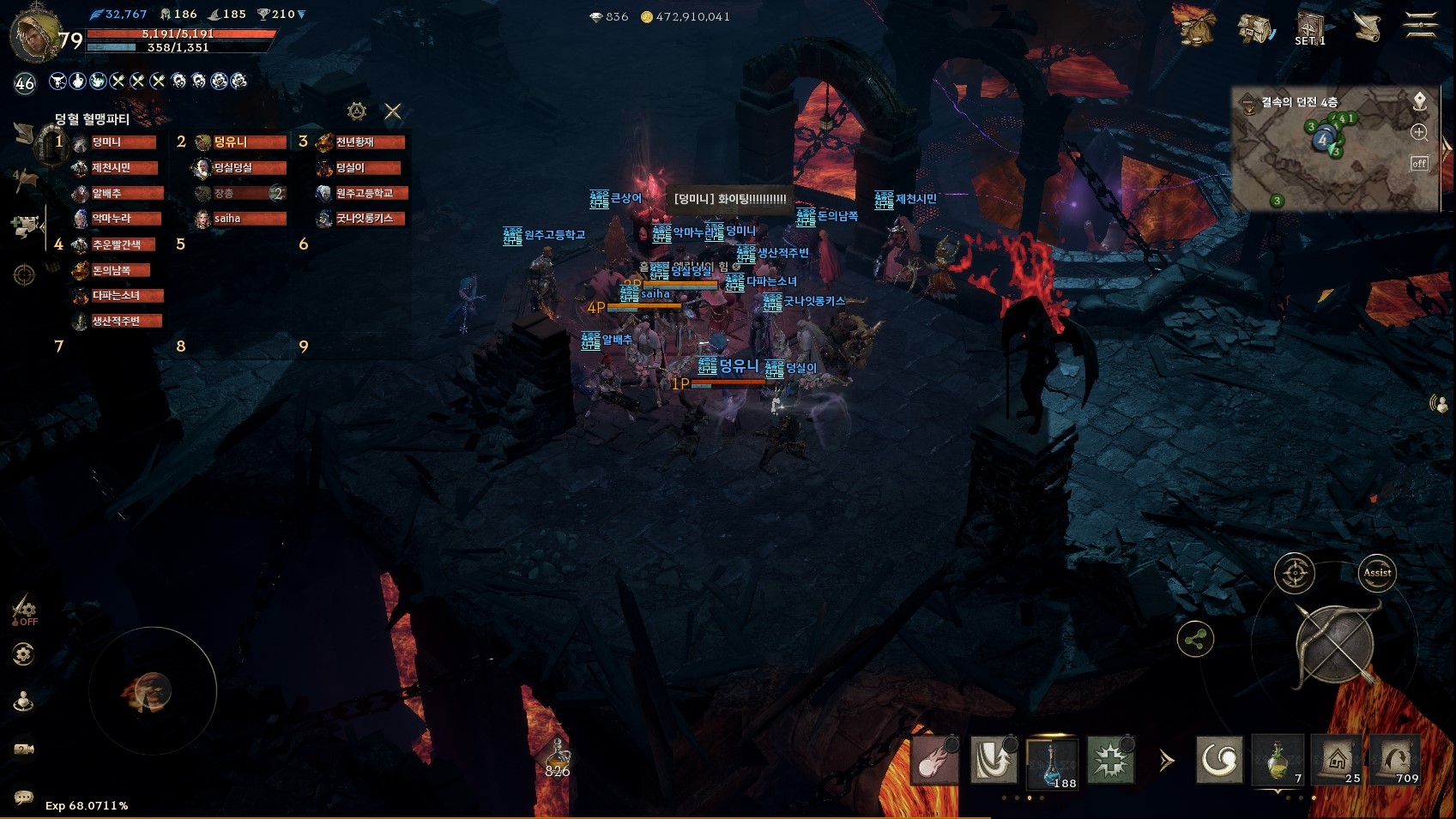Open the coin pouch shop icon

(x=1195, y=27)
